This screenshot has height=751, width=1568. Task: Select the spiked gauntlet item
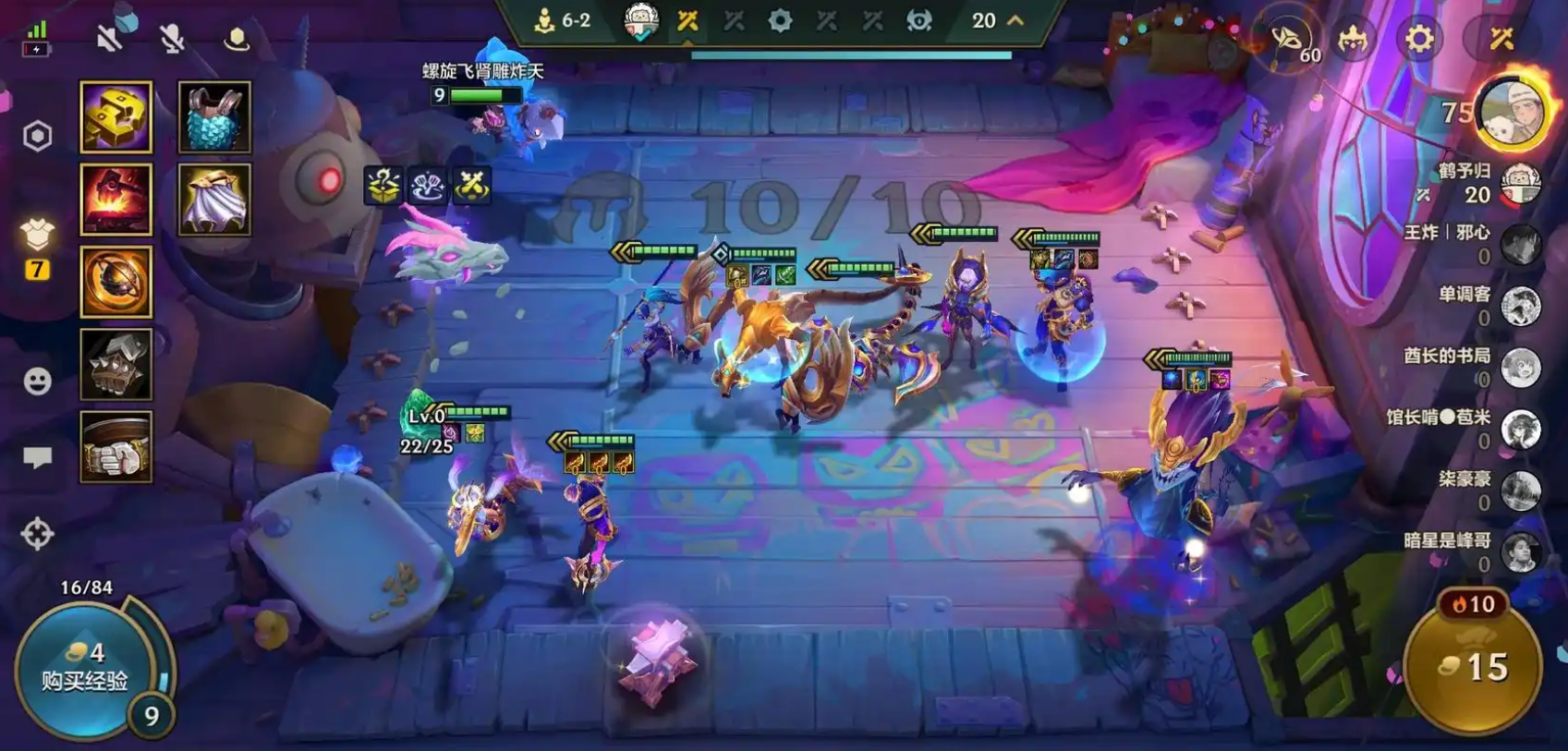pyautogui.click(x=116, y=365)
